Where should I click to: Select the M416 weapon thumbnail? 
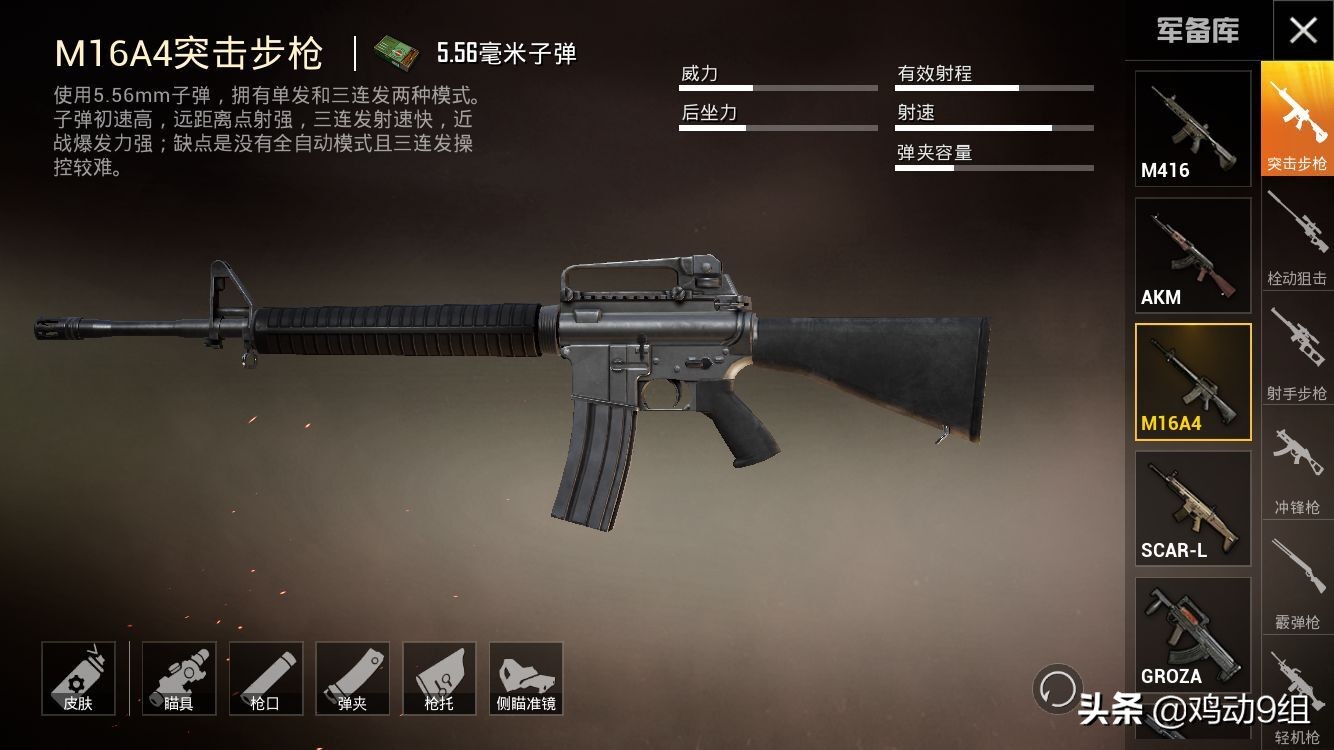pos(1193,127)
